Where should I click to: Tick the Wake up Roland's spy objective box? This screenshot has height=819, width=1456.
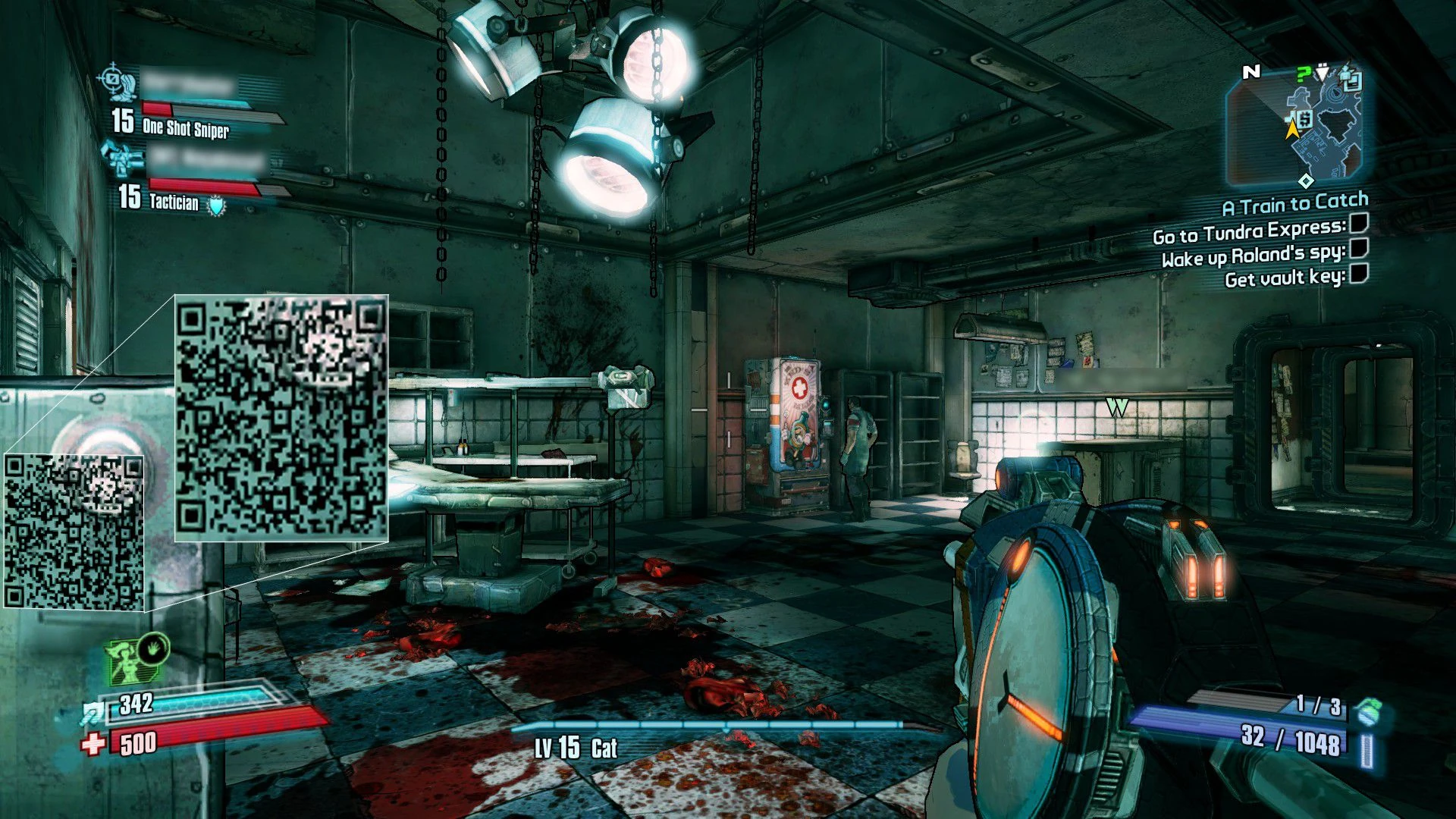point(1359,247)
